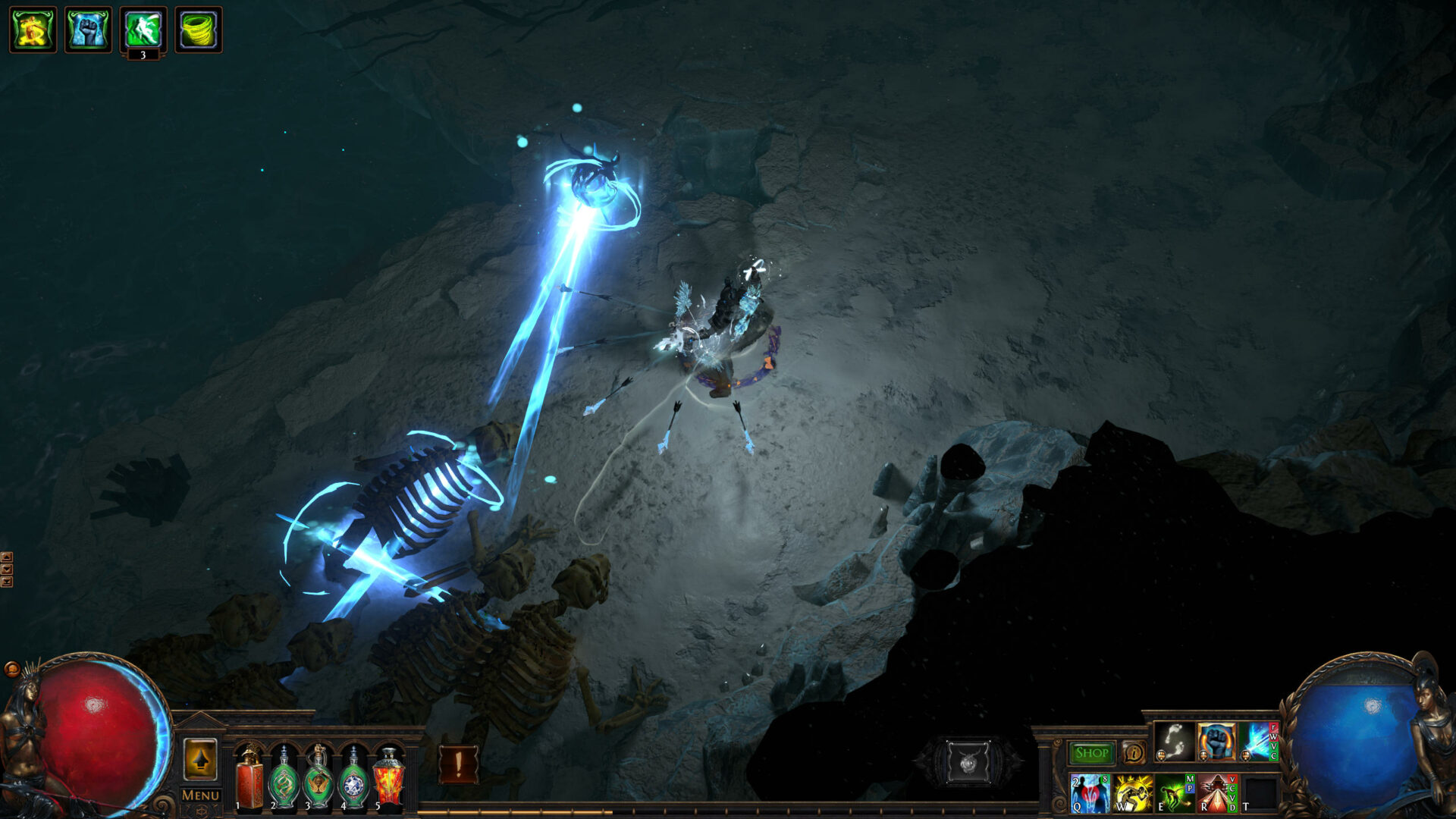Fire the red arrow-rain skill on R

point(1215,792)
